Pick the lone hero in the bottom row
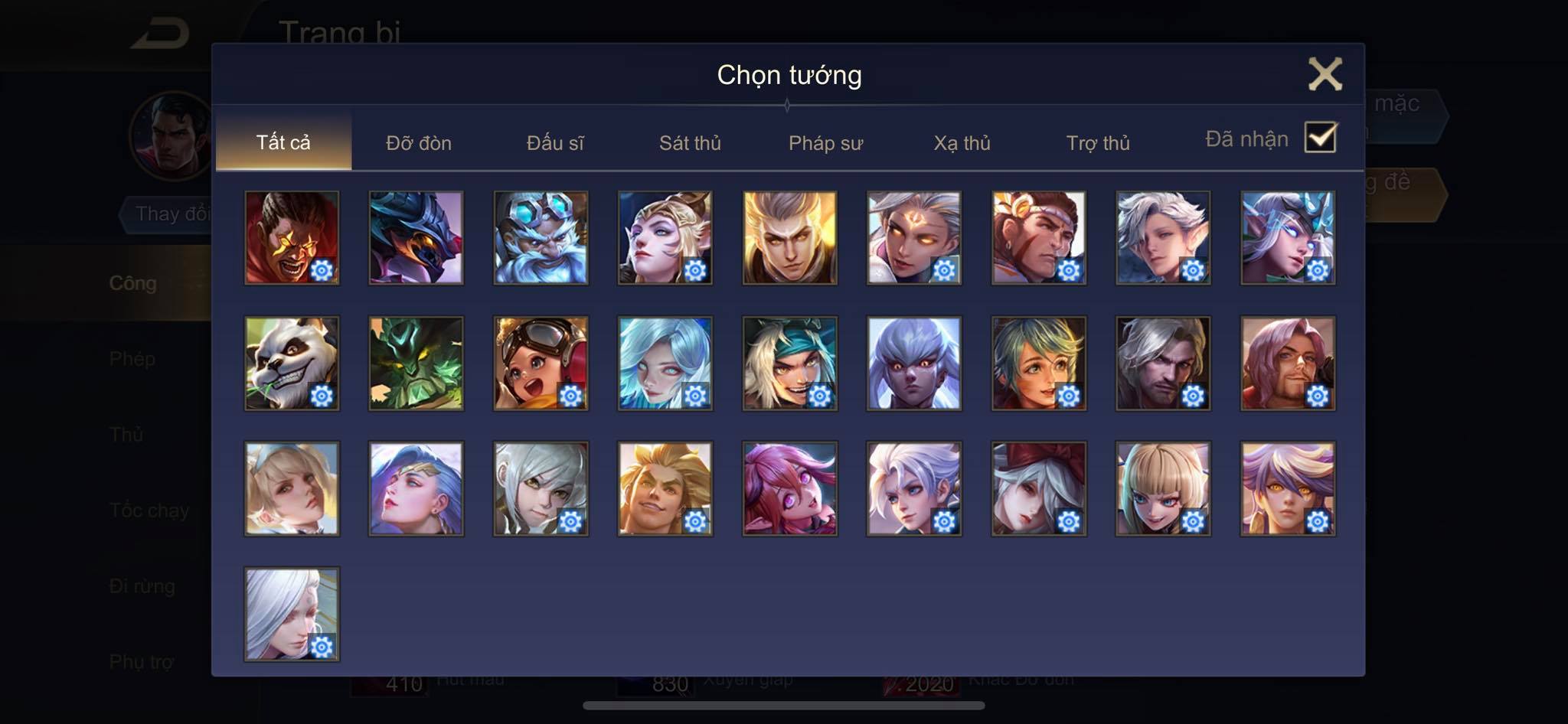This screenshot has width=1568, height=724. click(x=292, y=614)
